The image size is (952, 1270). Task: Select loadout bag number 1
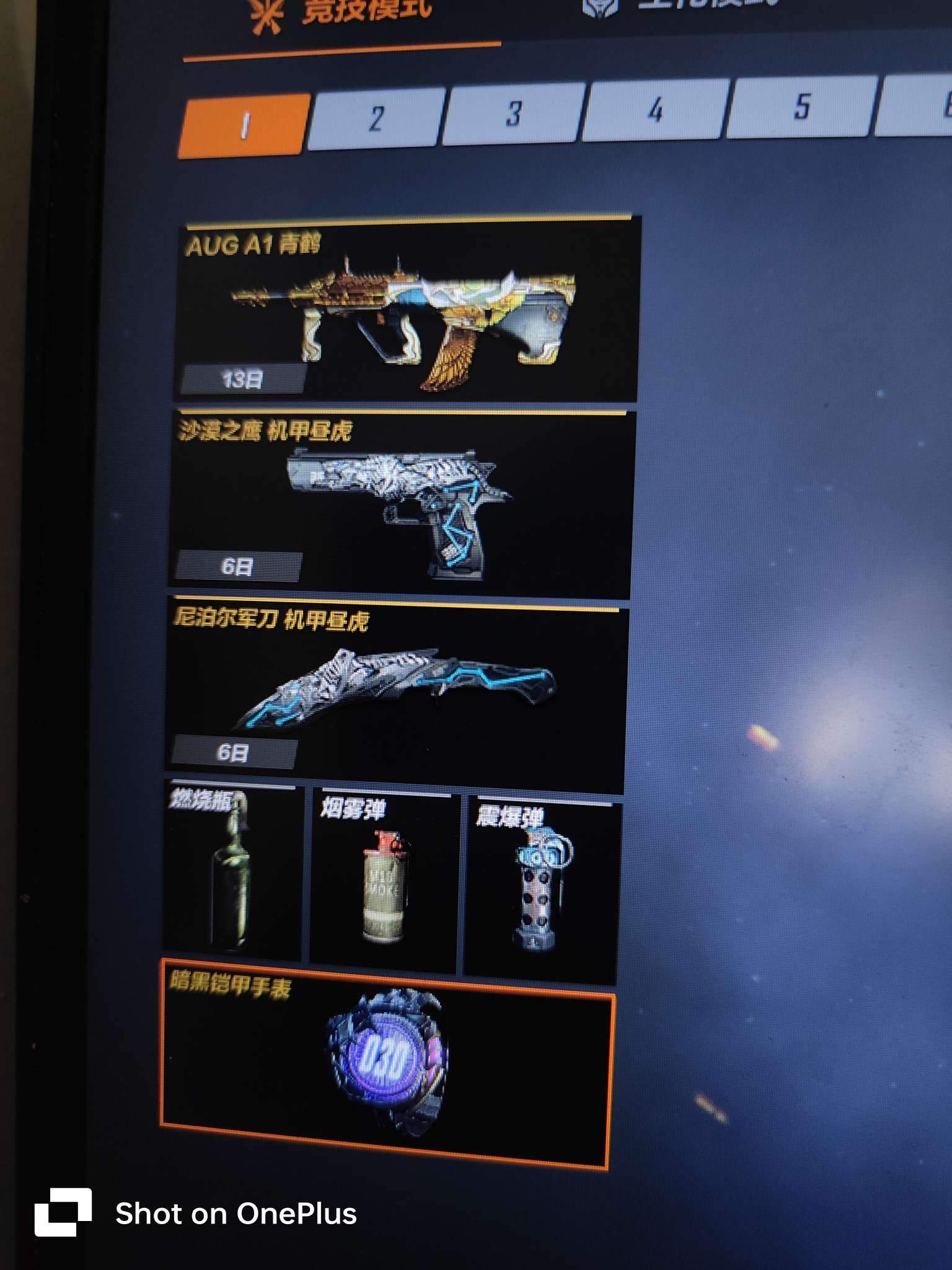pyautogui.click(x=244, y=126)
